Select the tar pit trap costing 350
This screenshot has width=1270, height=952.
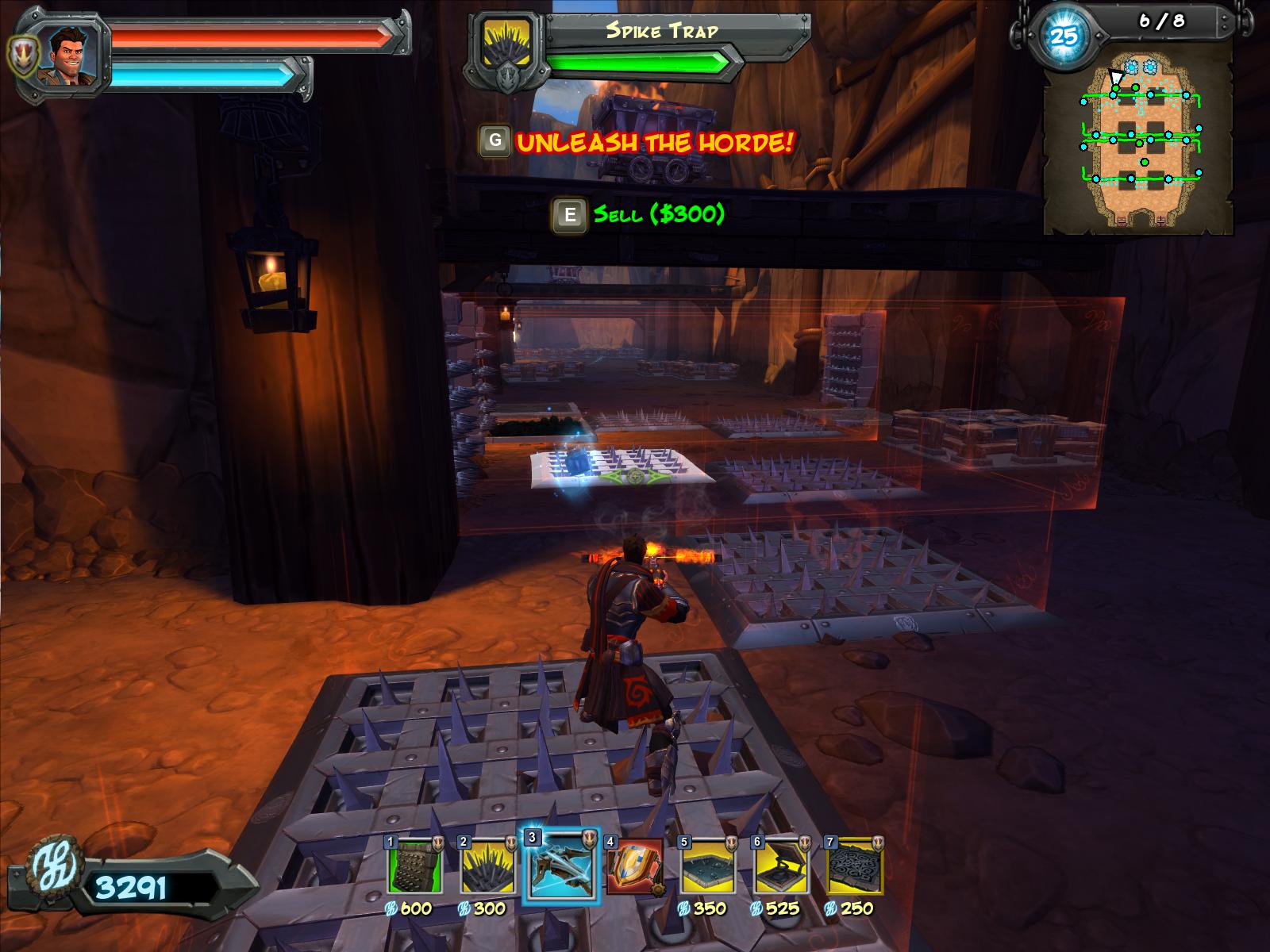click(708, 870)
